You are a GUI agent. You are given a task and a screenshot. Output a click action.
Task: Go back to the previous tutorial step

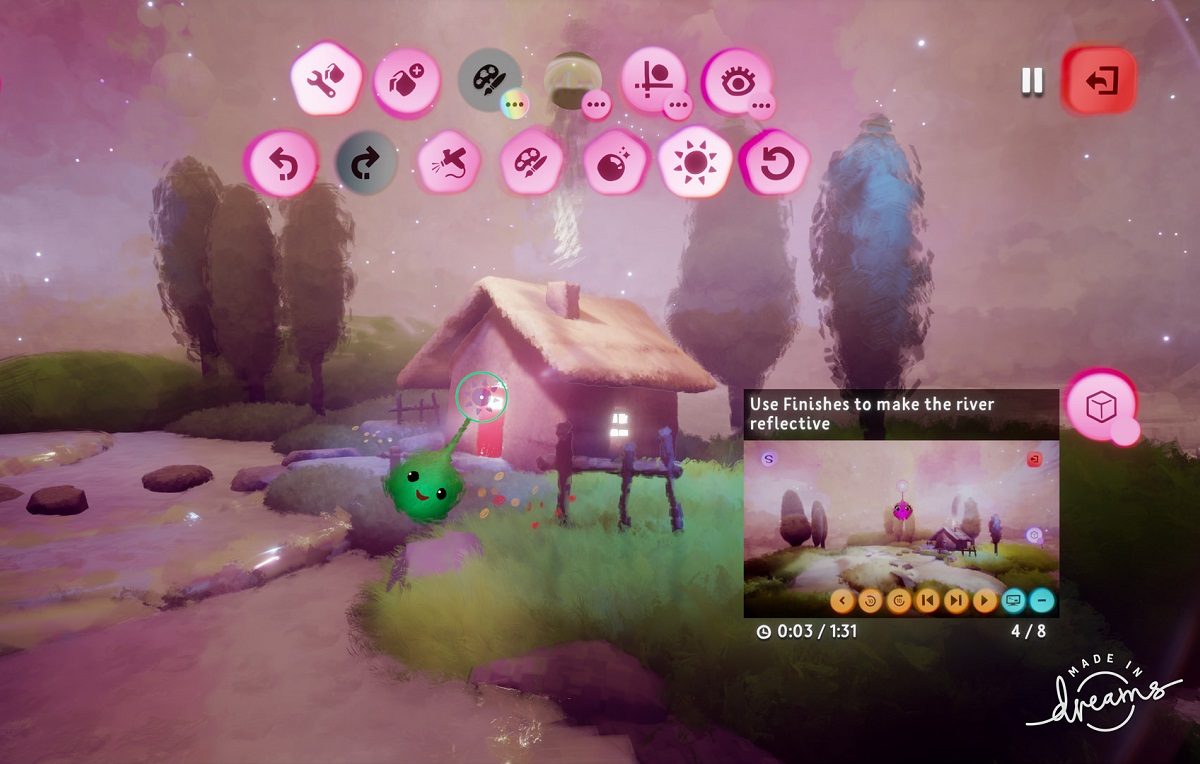pos(928,601)
